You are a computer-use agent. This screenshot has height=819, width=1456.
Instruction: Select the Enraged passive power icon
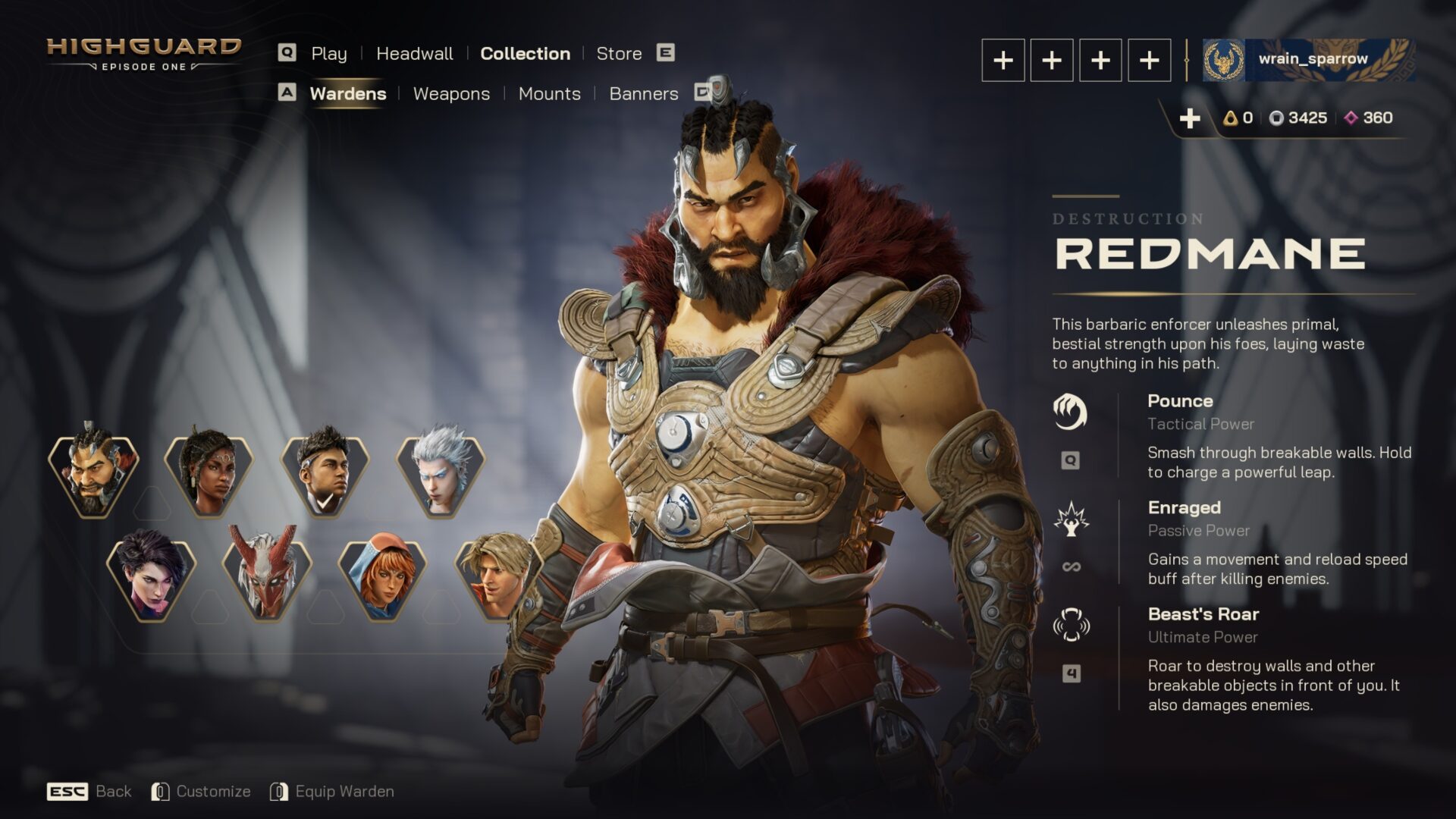(x=1072, y=520)
